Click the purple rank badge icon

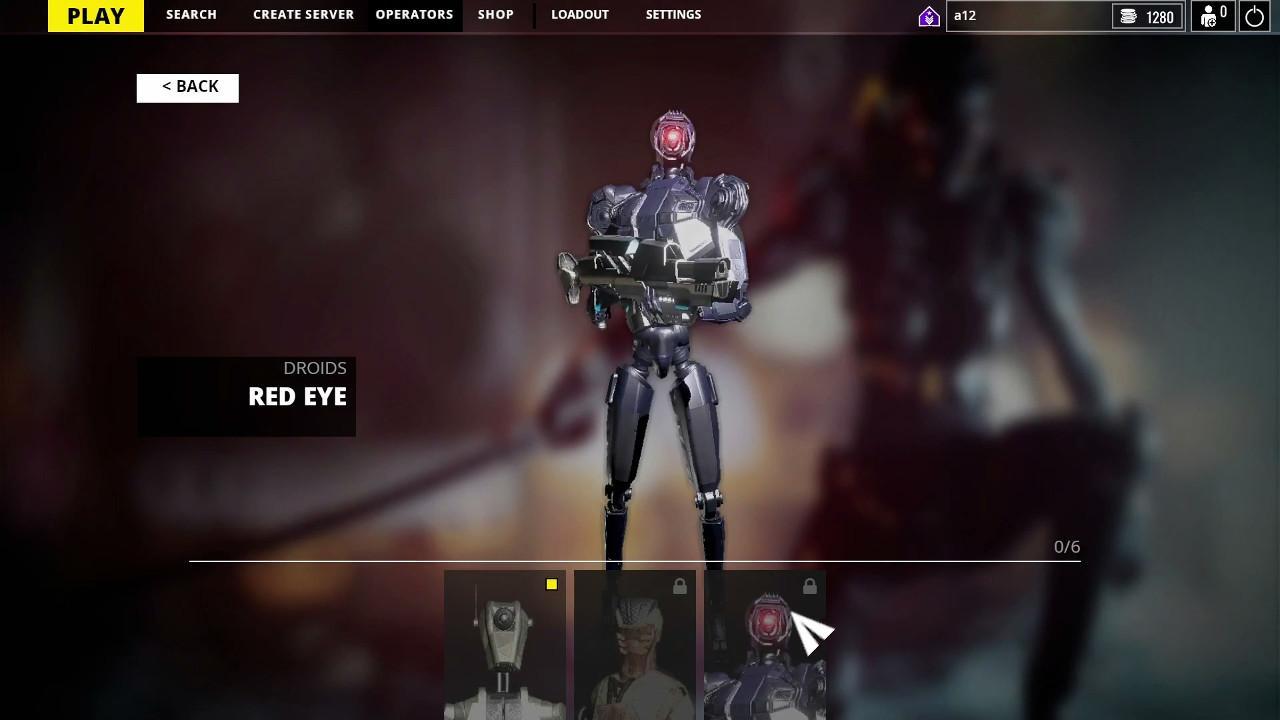tap(929, 16)
